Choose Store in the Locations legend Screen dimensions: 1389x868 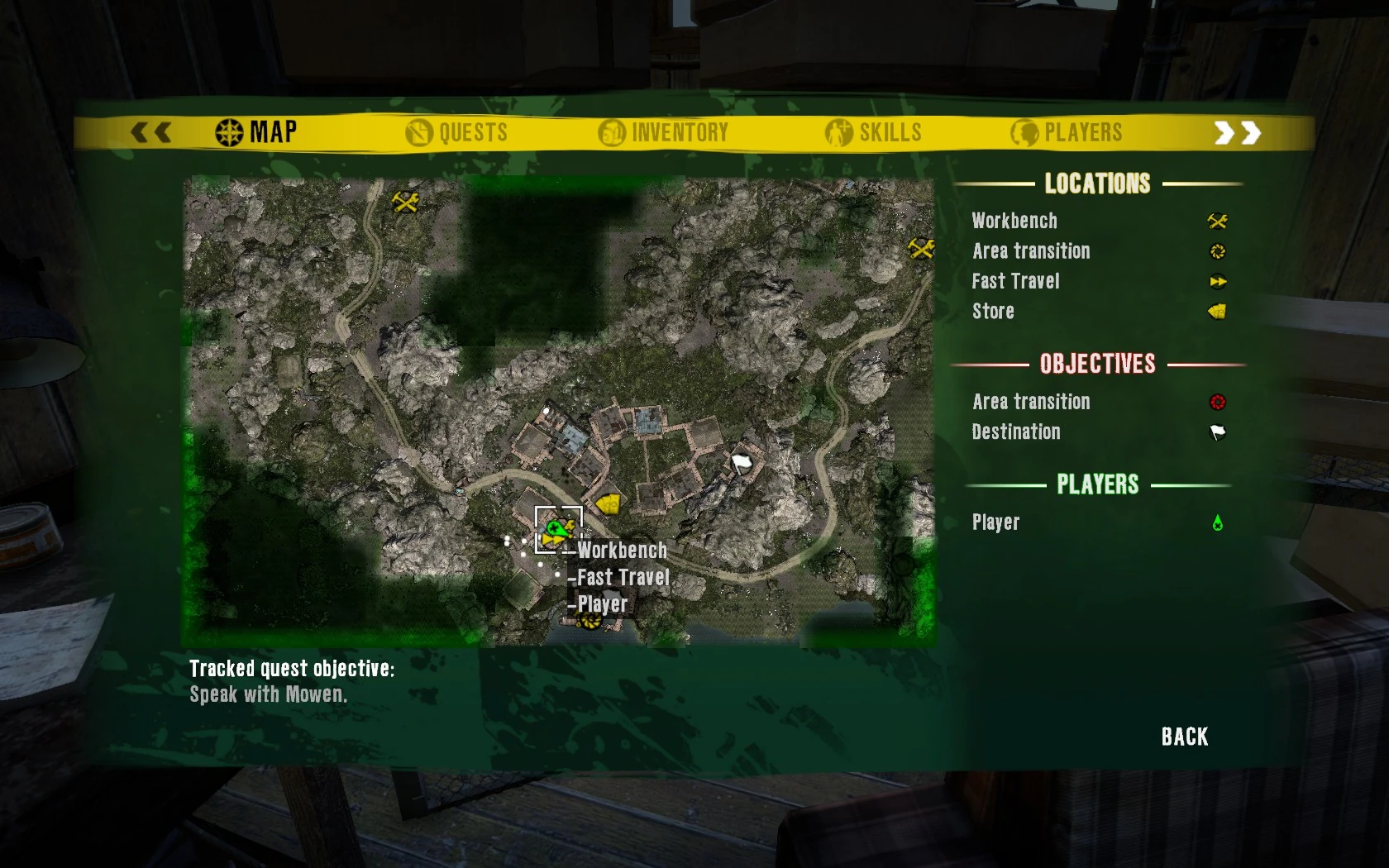[993, 312]
